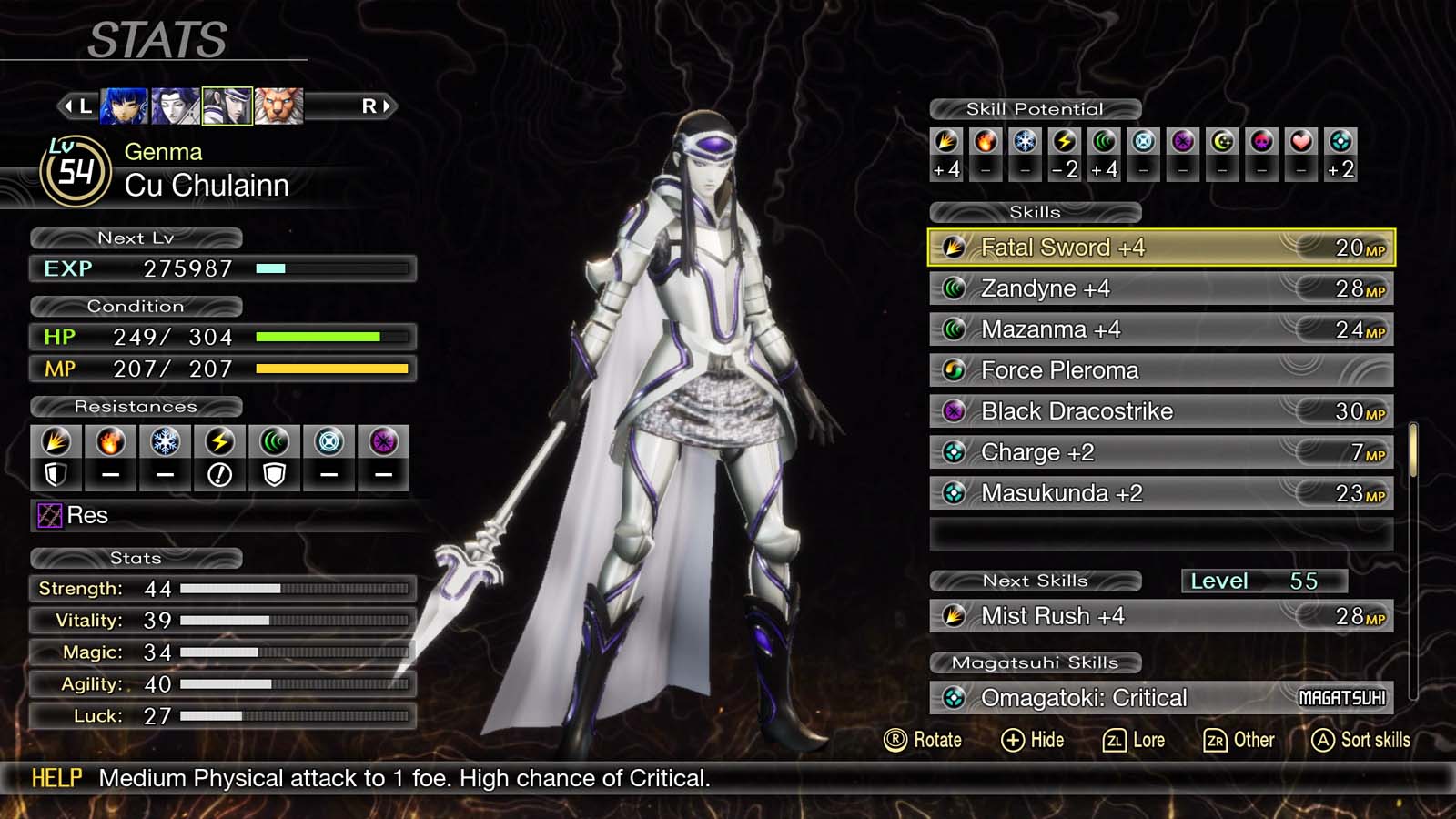1456x819 pixels.
Task: Click the Physical resistance shield icon
Action: pyautogui.click(x=56, y=473)
